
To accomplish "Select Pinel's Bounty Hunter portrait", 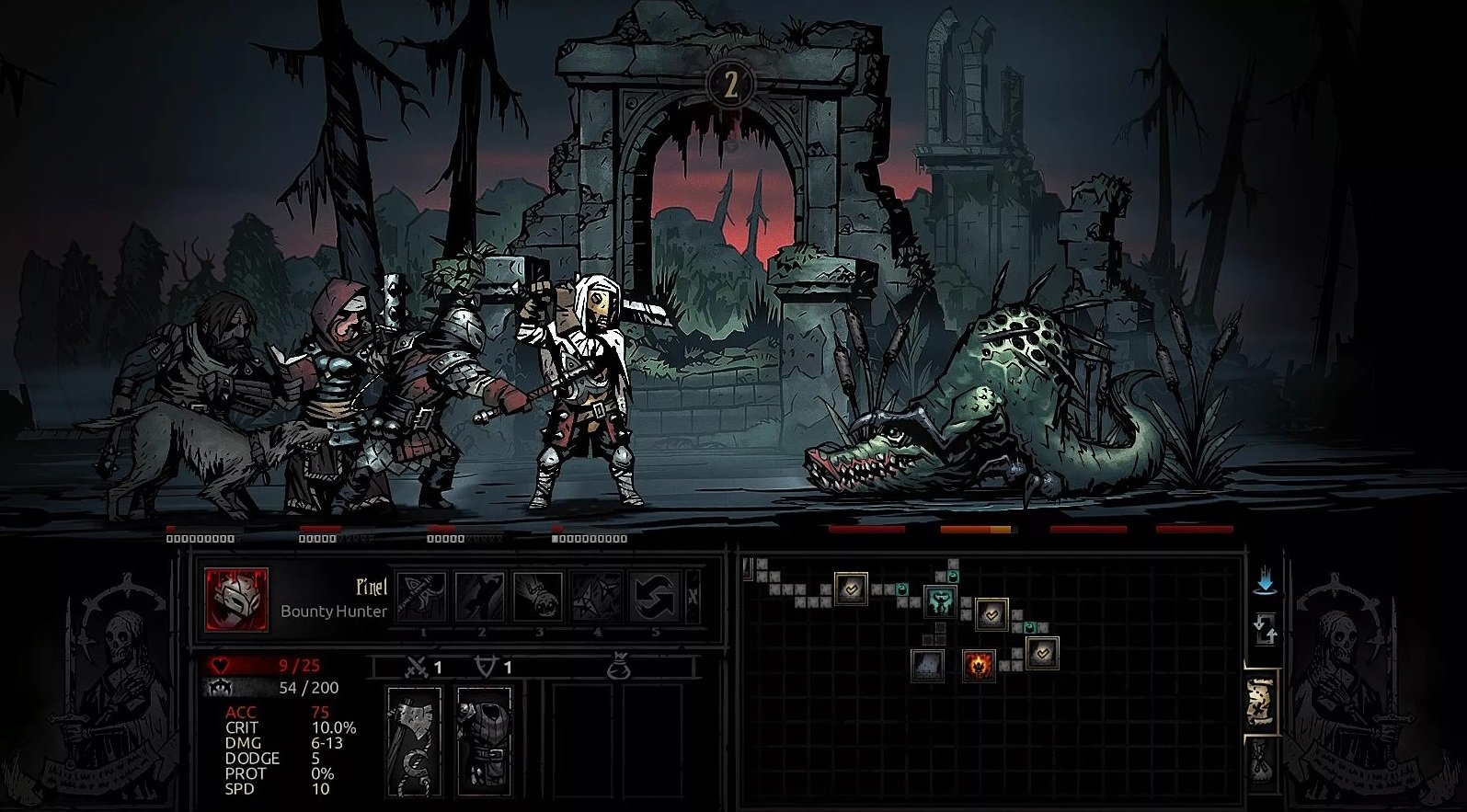I will point(236,600).
